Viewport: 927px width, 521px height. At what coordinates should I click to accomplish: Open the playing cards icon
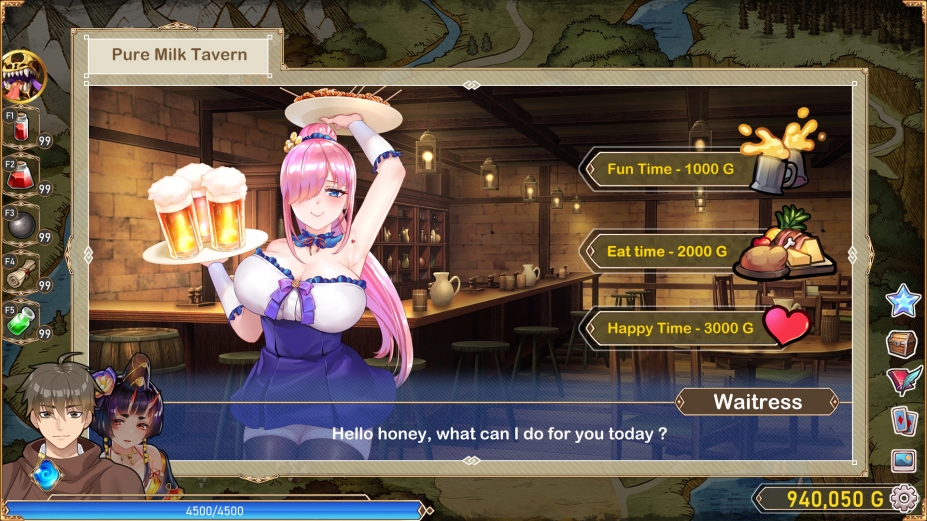903,421
